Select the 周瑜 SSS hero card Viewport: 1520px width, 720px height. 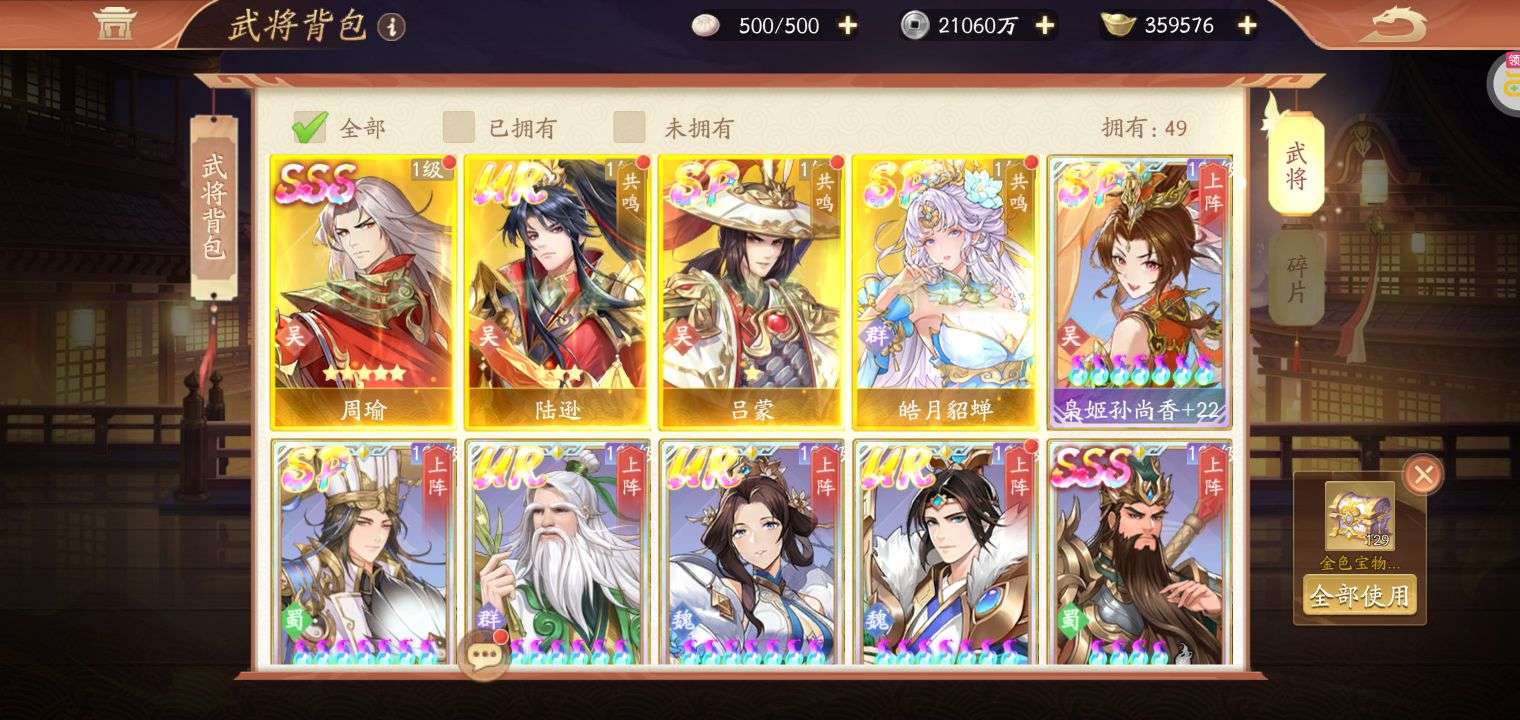click(363, 292)
